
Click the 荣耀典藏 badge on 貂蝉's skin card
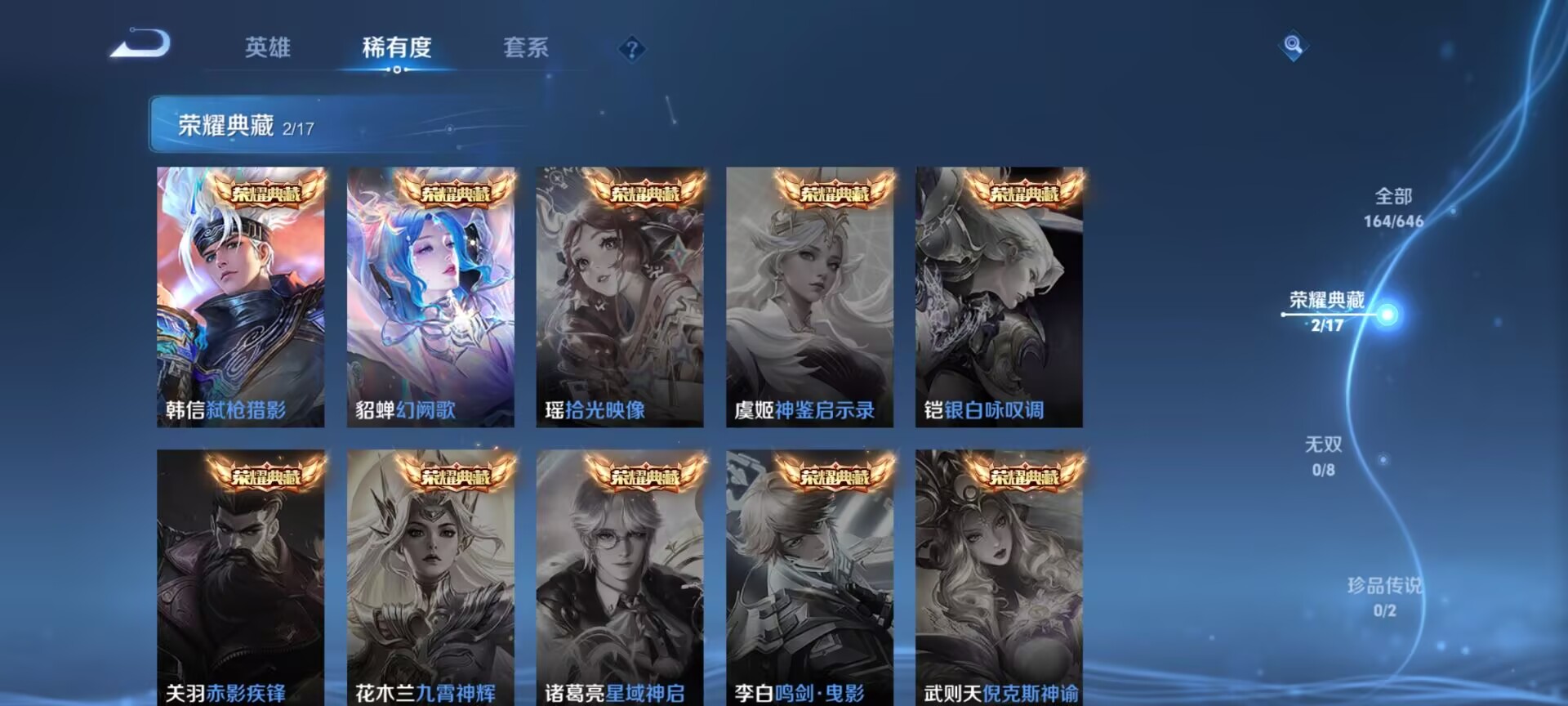(457, 194)
